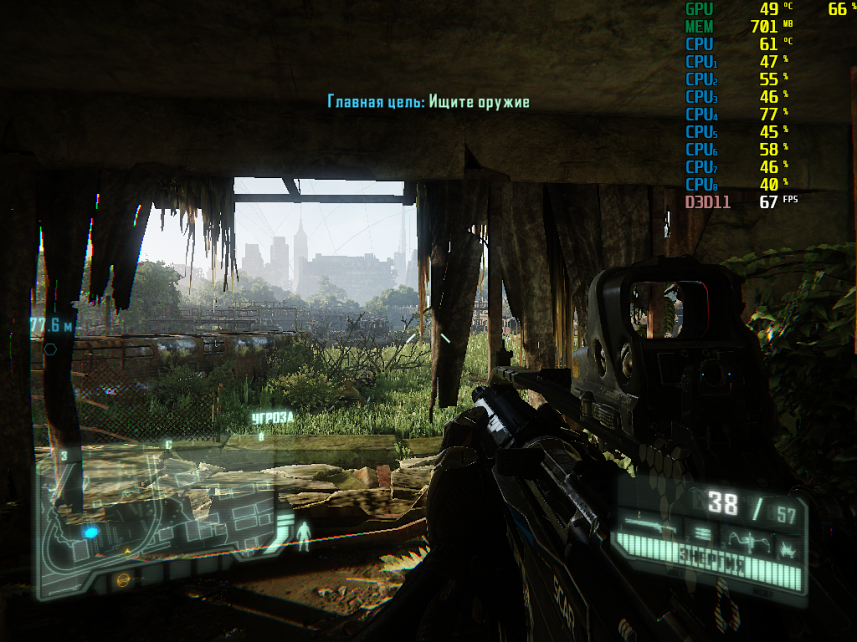
Task: Choose the fire mode bars slot
Action: (x=701, y=534)
